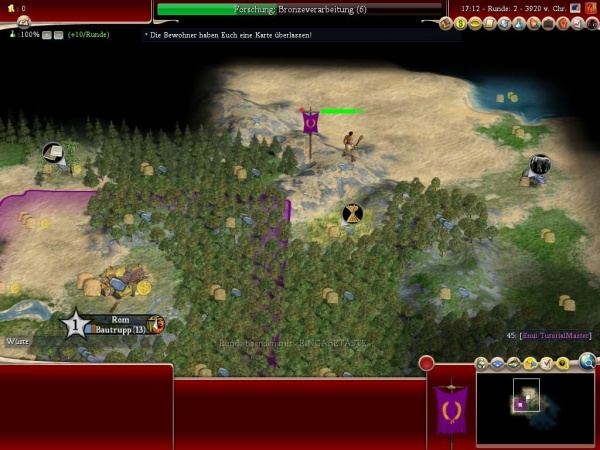Open the info screen chart icon
The width and height of the screenshot is (600, 450).
579,23
